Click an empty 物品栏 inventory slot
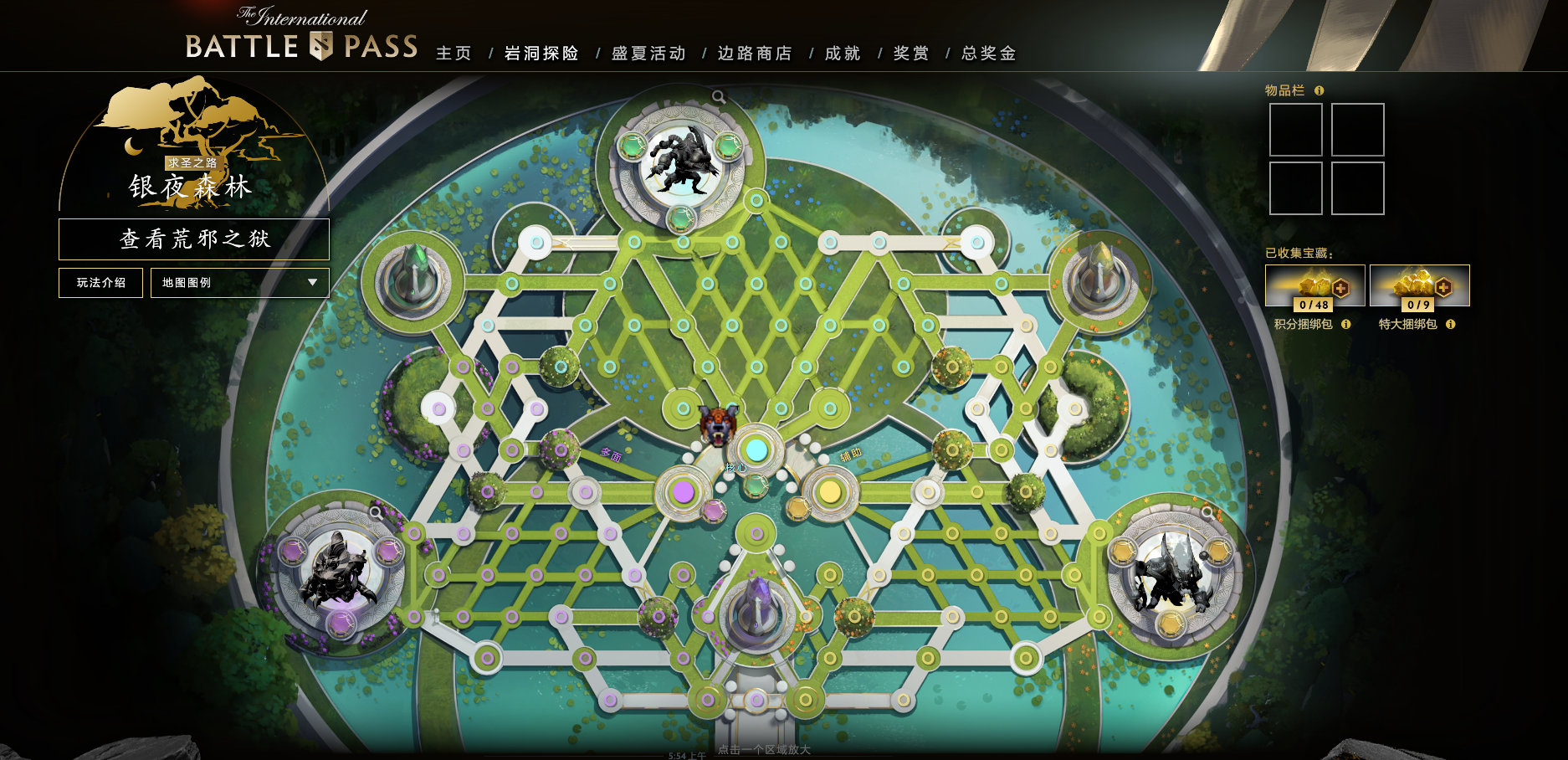This screenshot has width=1568, height=760. 1295,128
